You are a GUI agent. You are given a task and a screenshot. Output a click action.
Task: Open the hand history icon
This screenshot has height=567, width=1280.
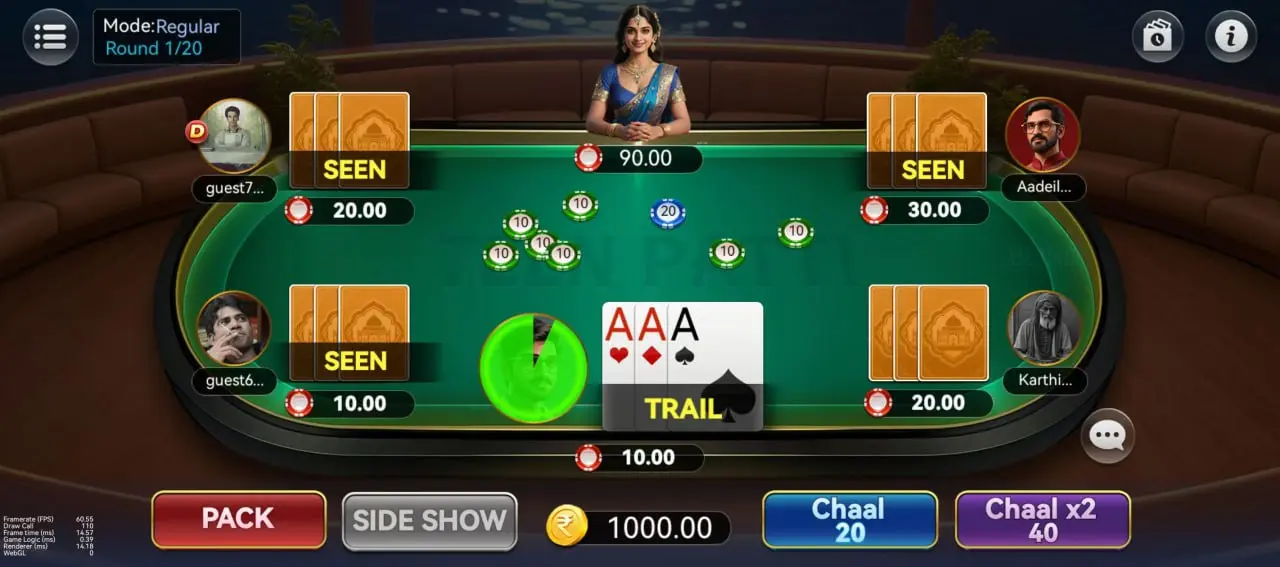1157,37
